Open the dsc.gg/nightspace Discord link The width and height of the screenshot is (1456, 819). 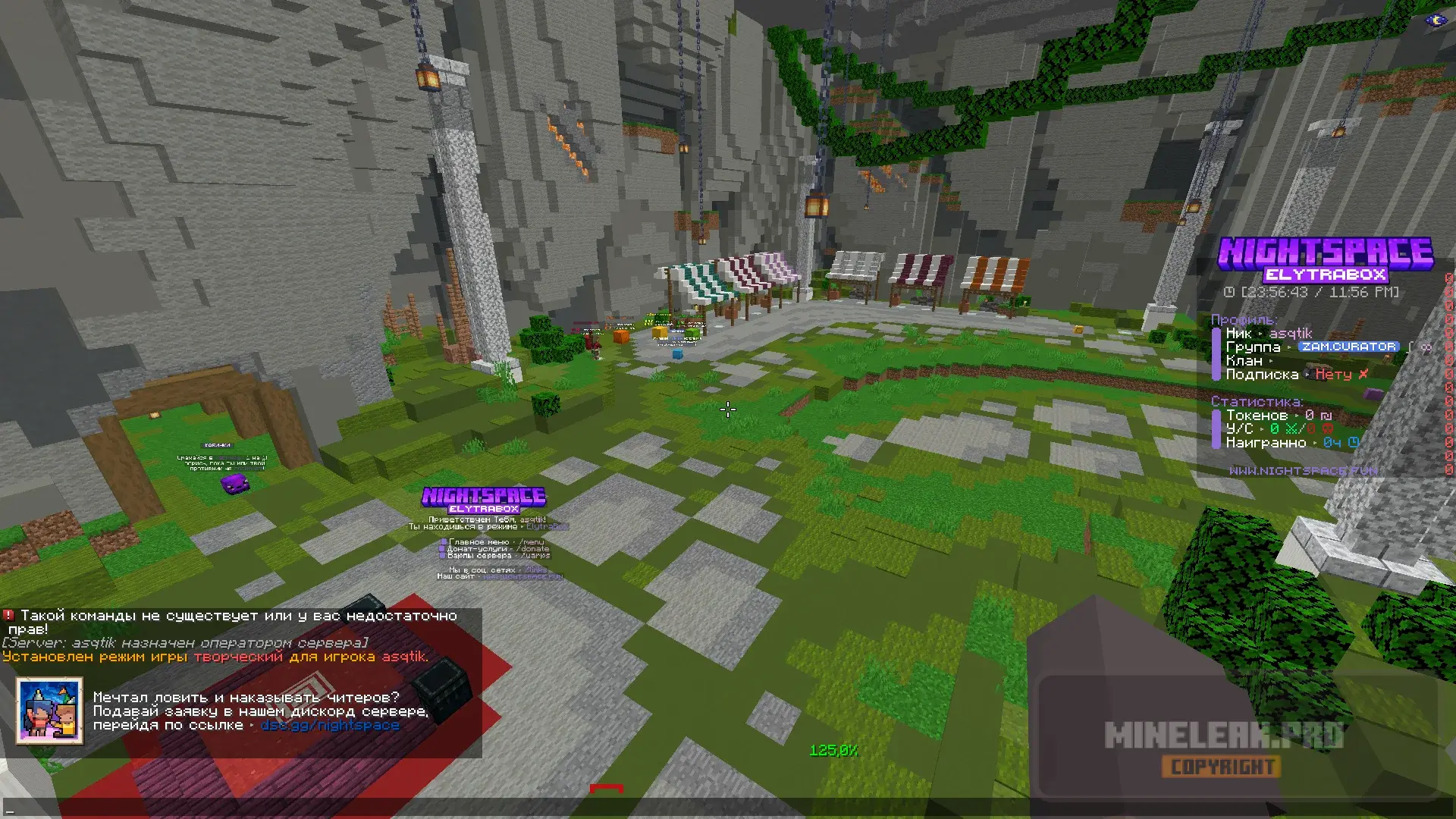pos(330,726)
